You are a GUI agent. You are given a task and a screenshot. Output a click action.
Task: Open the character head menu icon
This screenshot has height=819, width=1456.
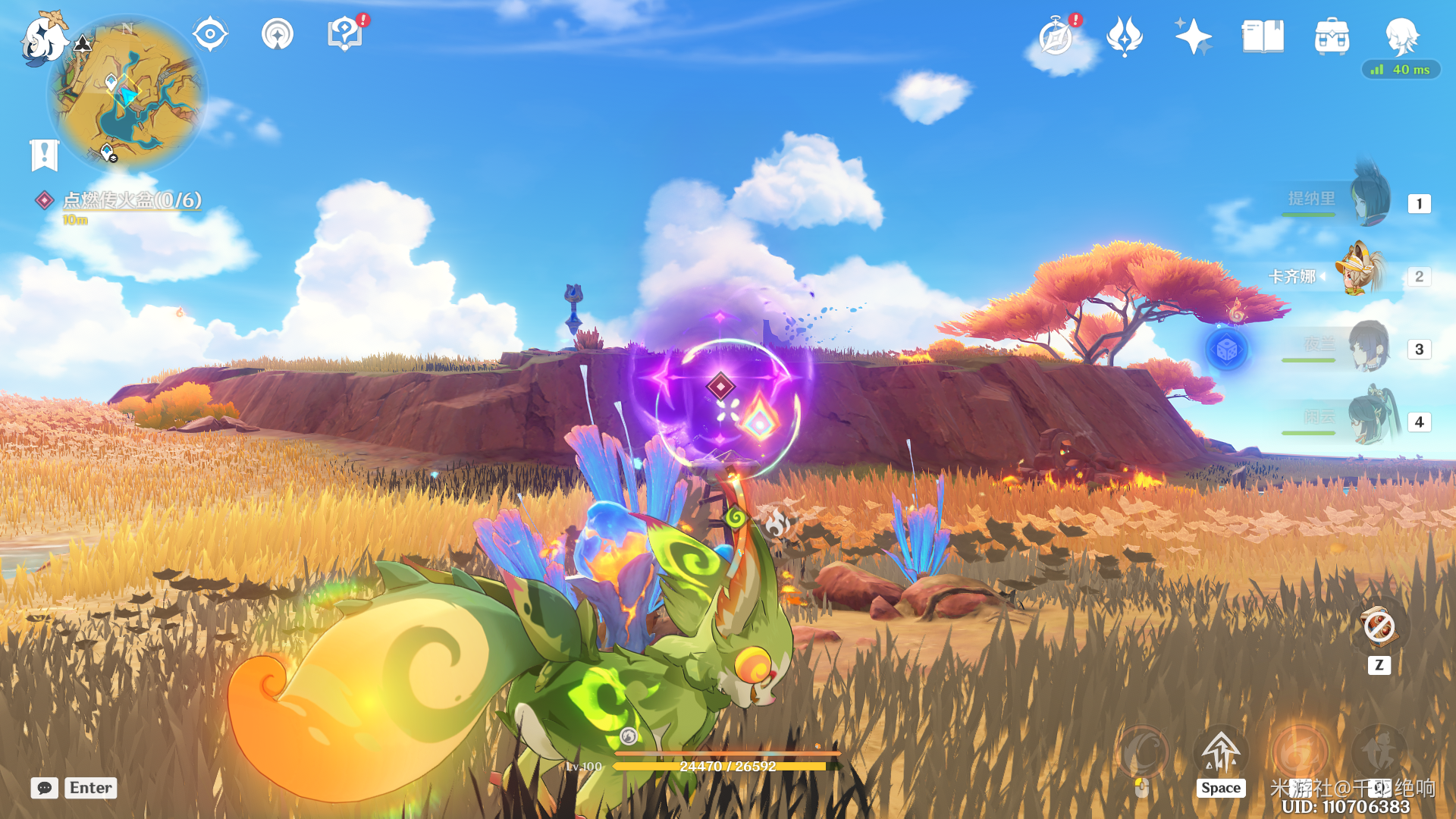pyautogui.click(x=1401, y=36)
